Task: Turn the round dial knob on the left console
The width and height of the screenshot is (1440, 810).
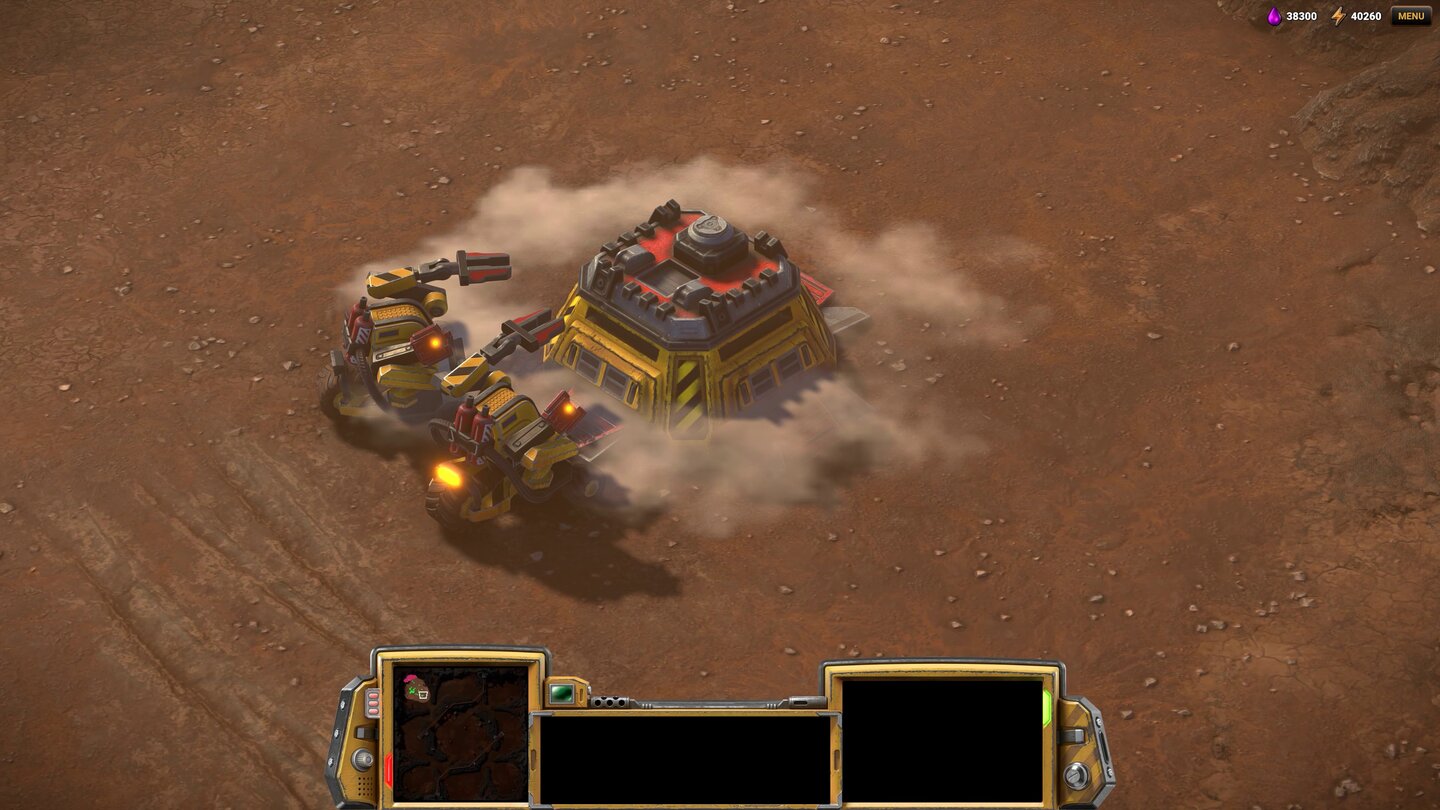Action: pos(363,757)
